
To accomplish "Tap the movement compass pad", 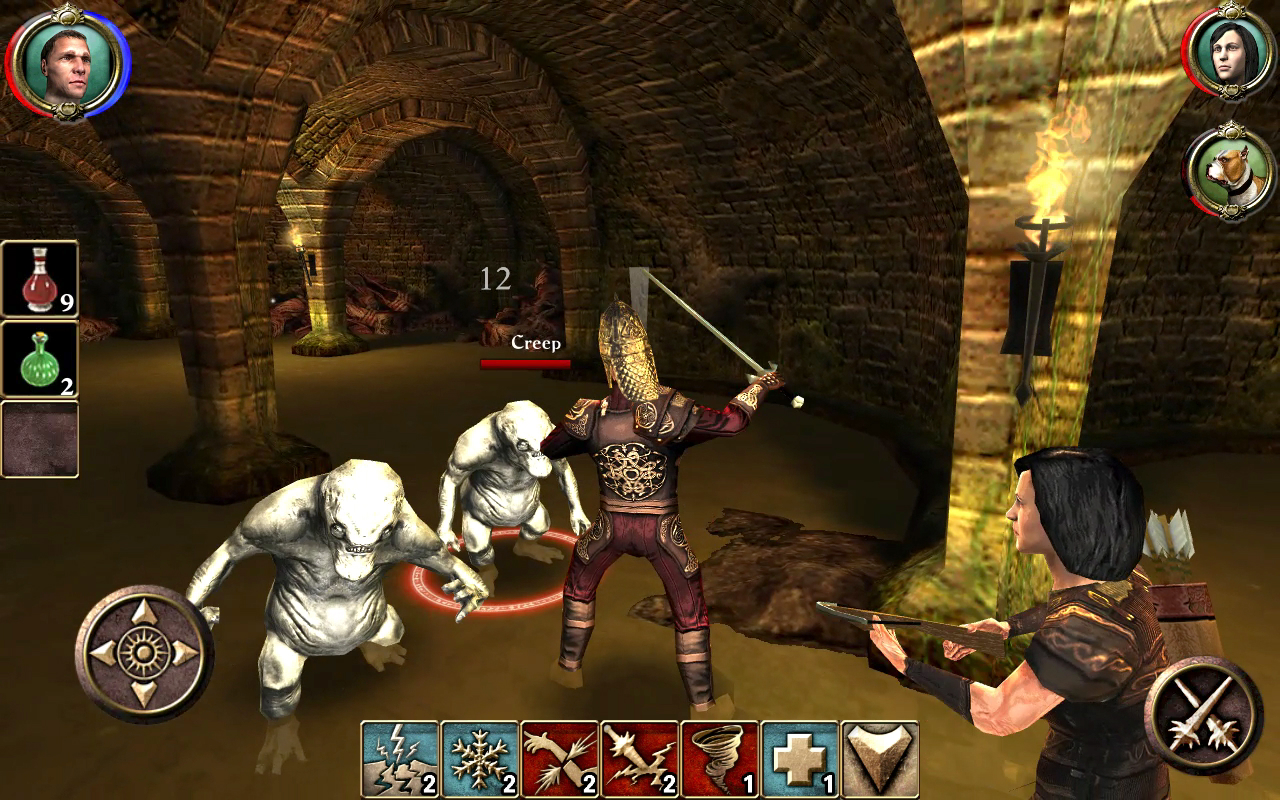I will (145, 654).
